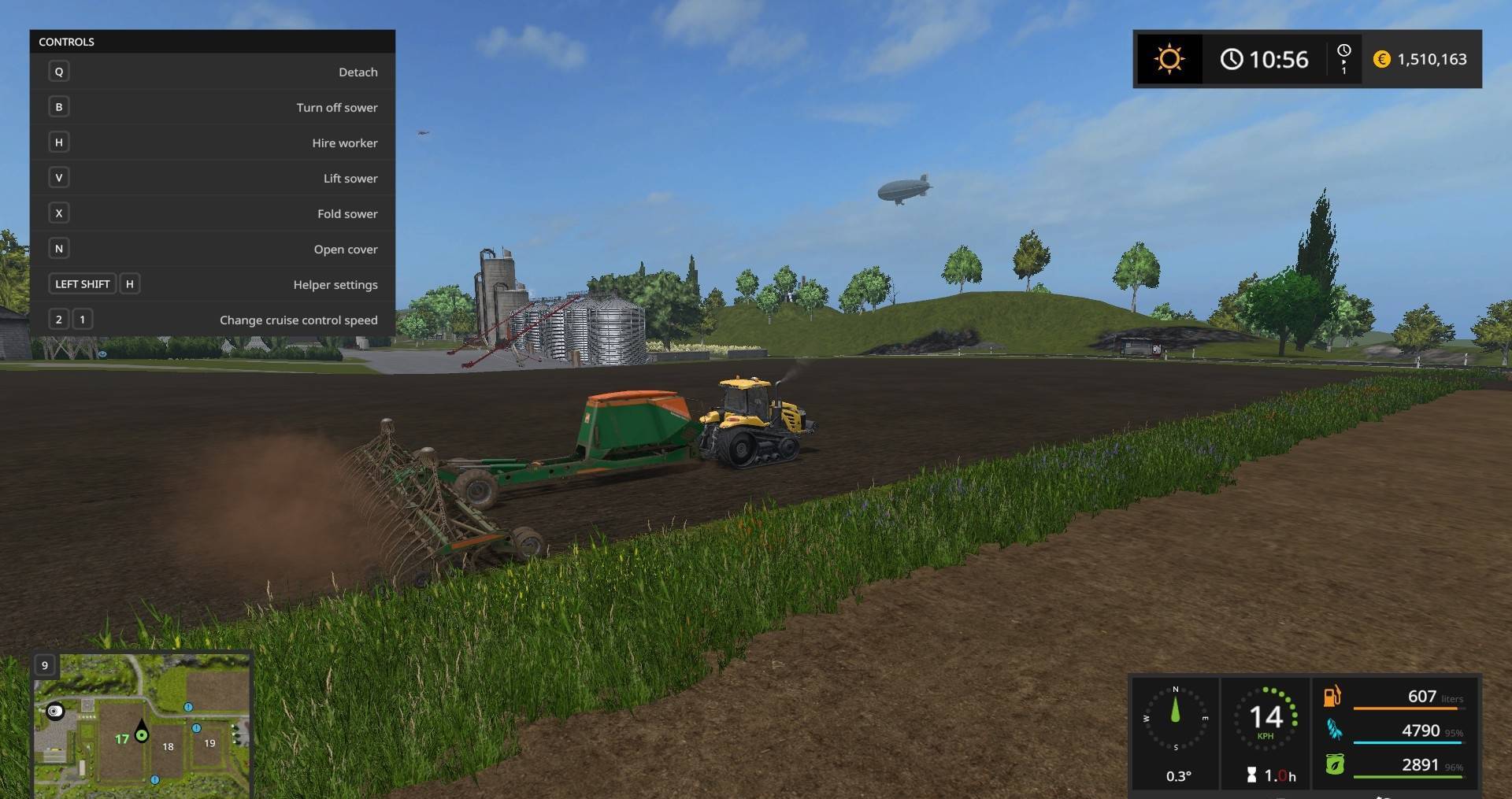
Task: Select the Change cruise control speed entry
Action: pos(298,320)
